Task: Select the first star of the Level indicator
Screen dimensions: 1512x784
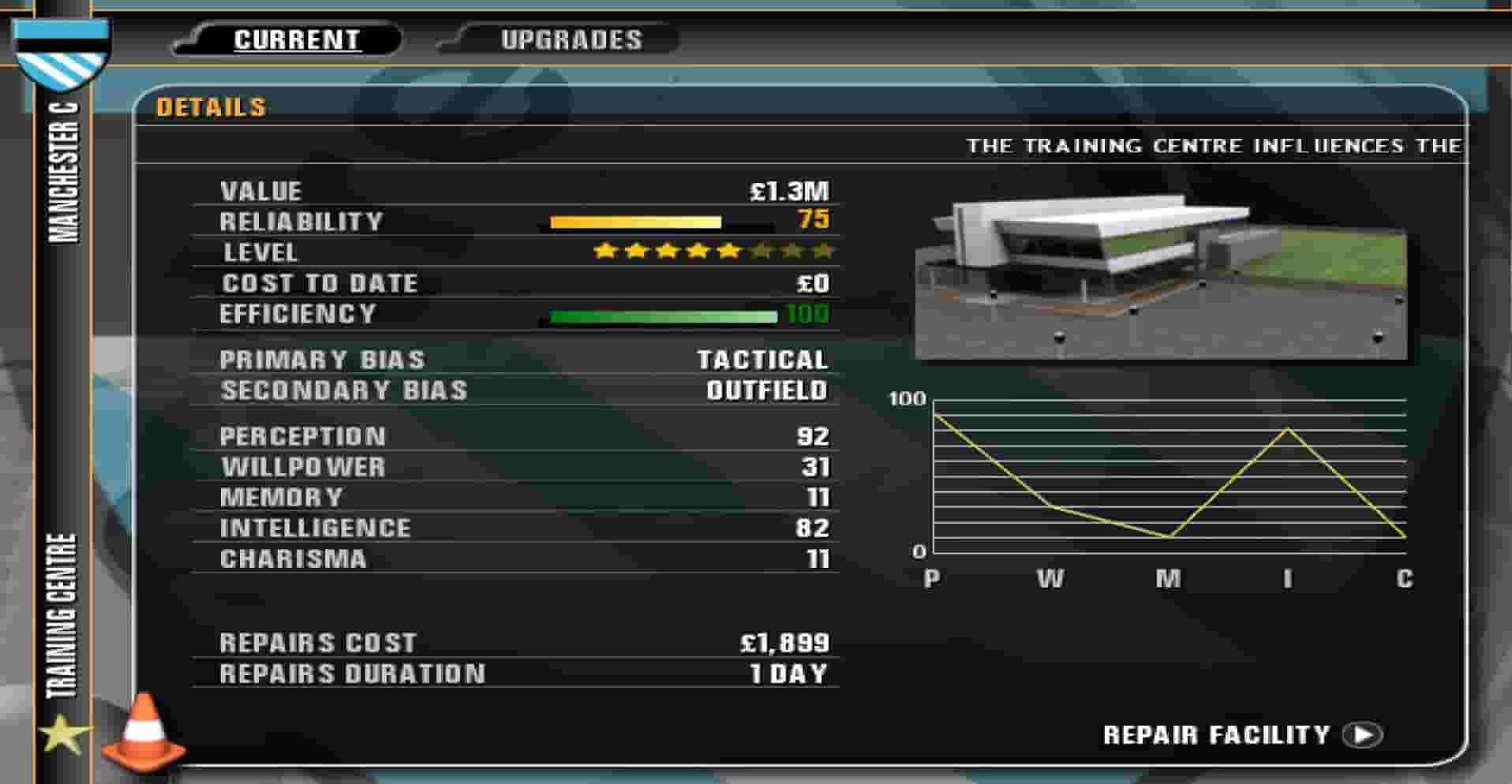Action: pyautogui.click(x=604, y=251)
